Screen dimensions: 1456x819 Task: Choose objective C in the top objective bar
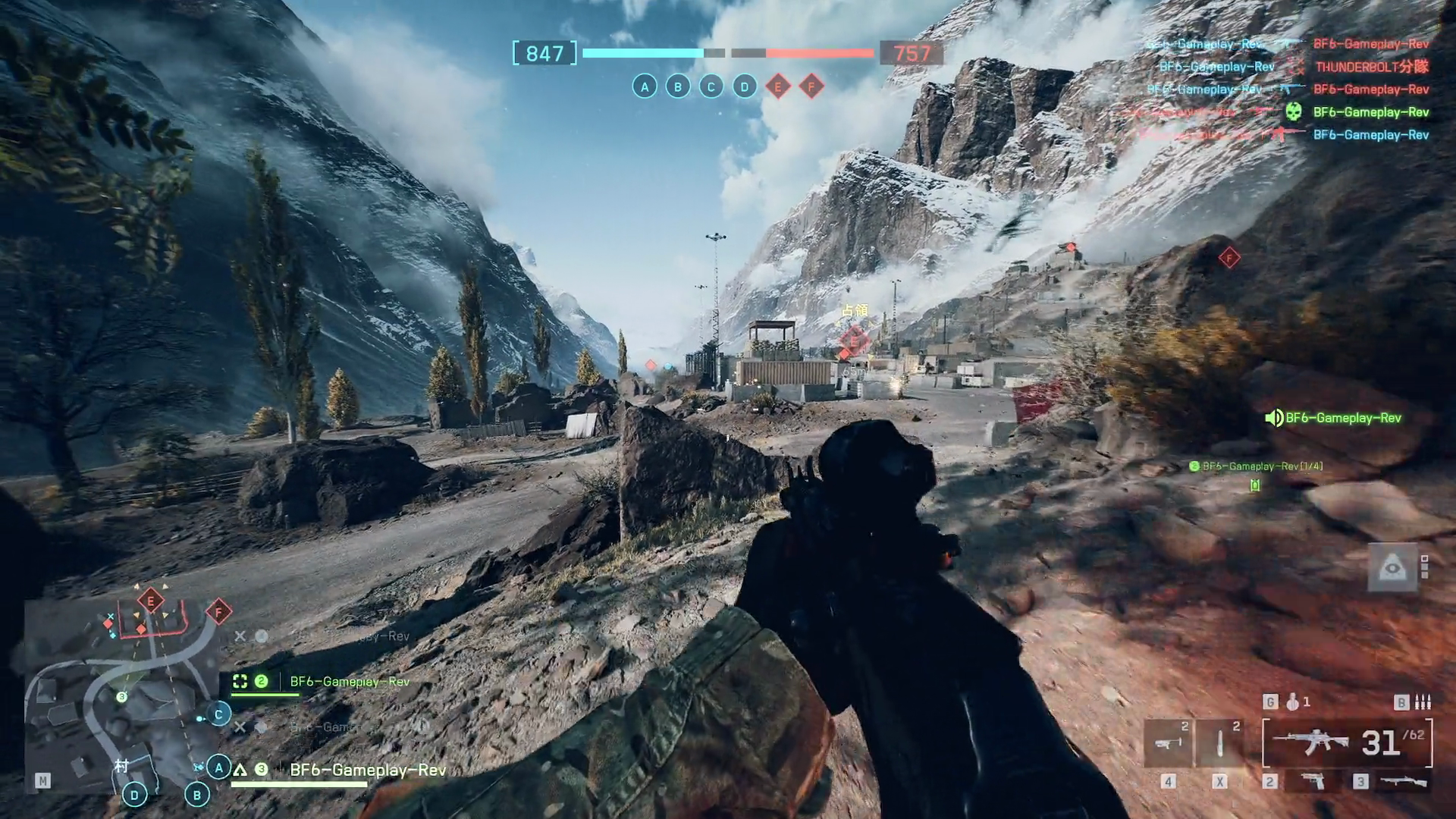(711, 87)
